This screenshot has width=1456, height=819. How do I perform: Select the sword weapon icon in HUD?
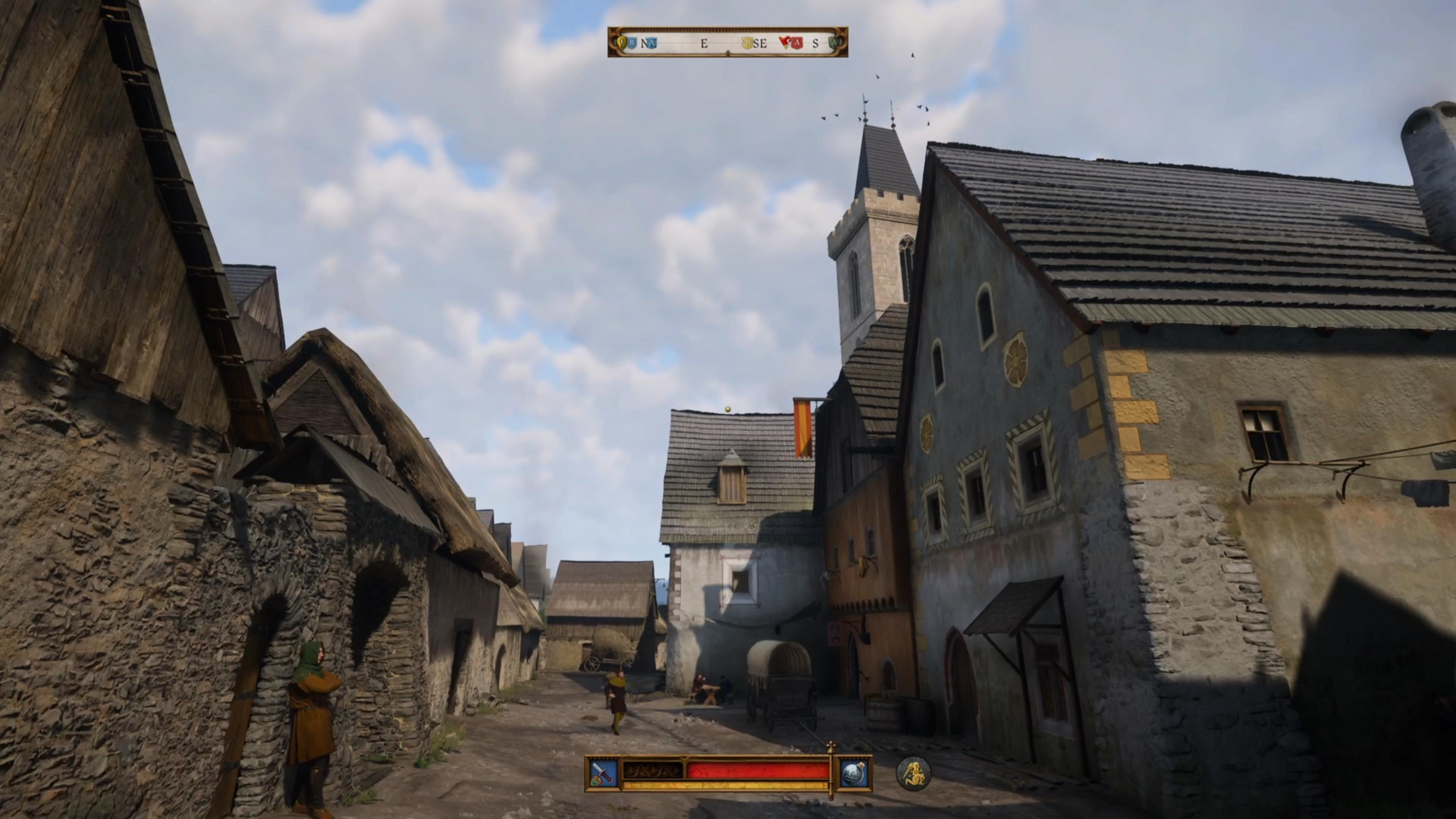(x=602, y=772)
